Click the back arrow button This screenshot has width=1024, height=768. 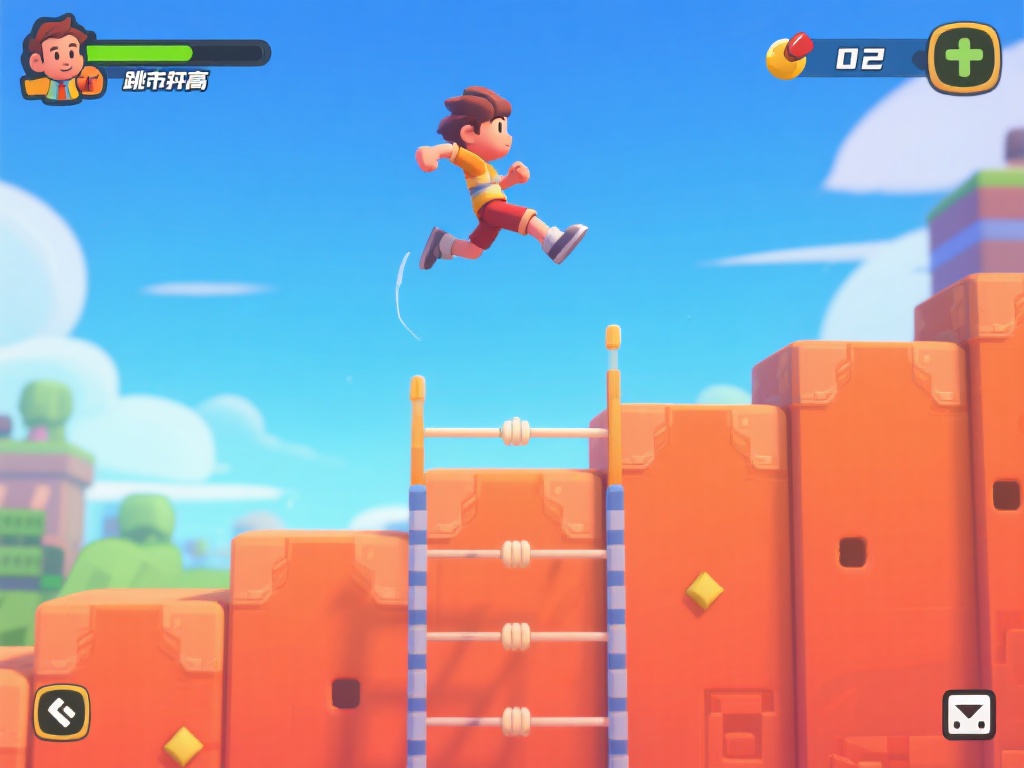(62, 712)
